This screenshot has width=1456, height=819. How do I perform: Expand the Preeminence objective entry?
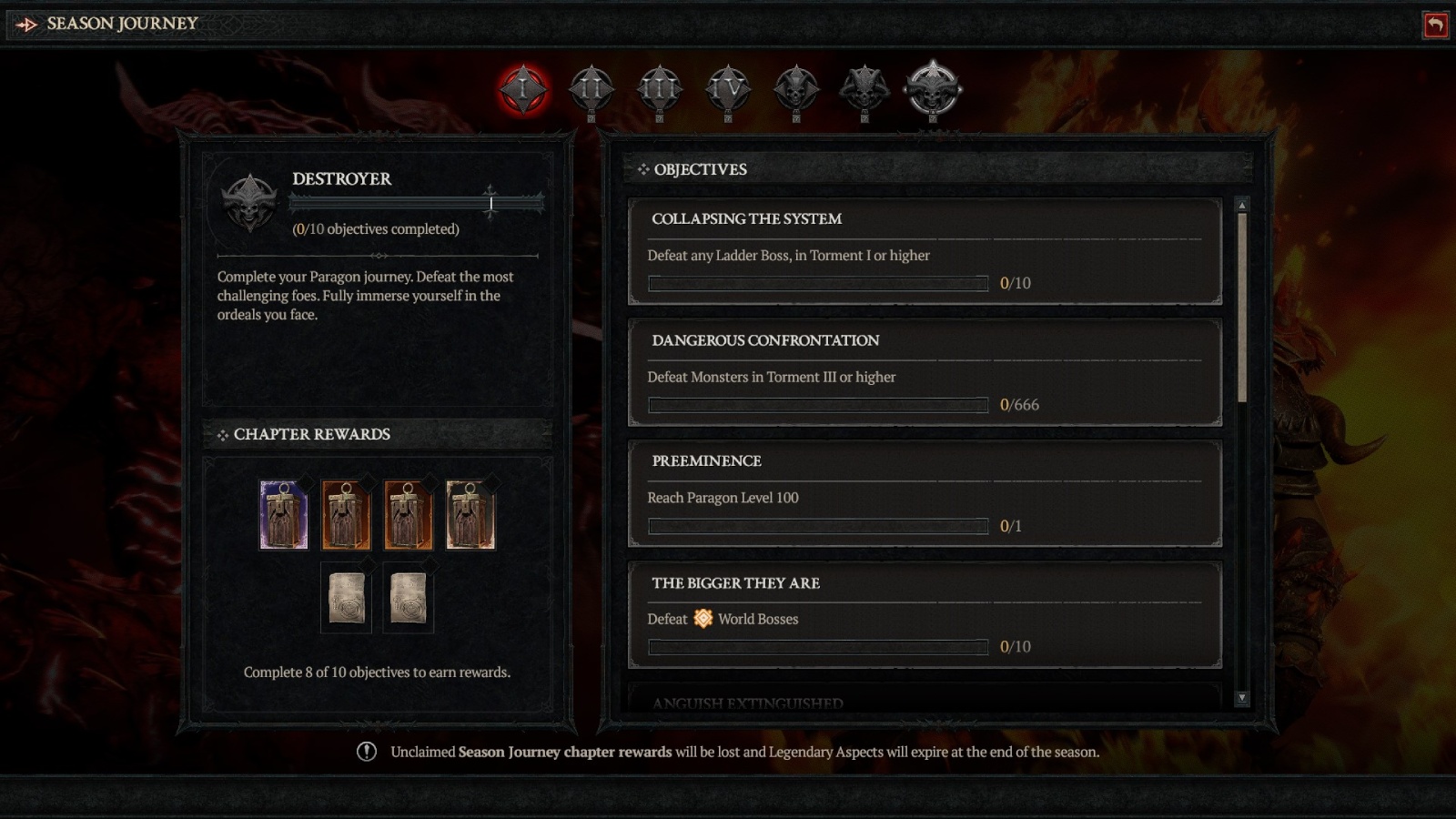[924, 495]
